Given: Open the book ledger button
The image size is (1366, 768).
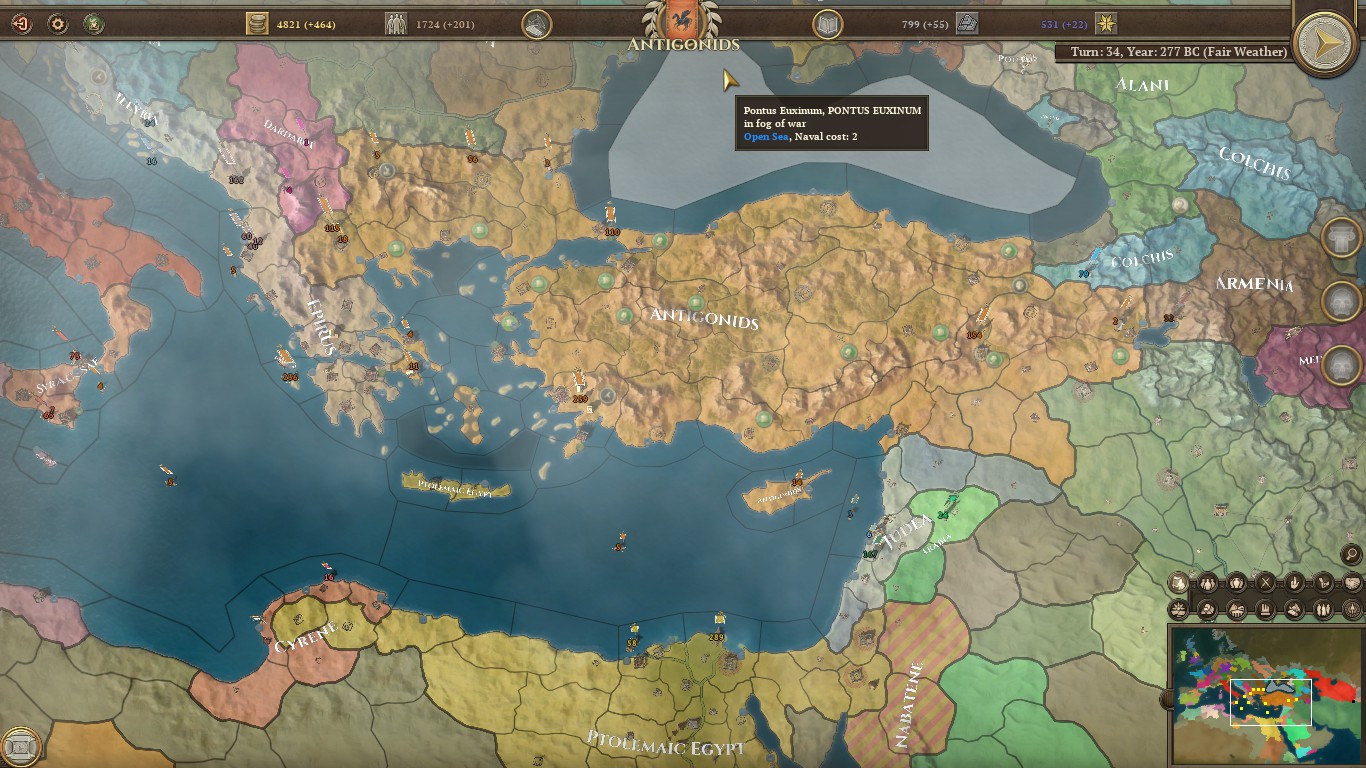Looking at the screenshot, I should (x=827, y=24).
